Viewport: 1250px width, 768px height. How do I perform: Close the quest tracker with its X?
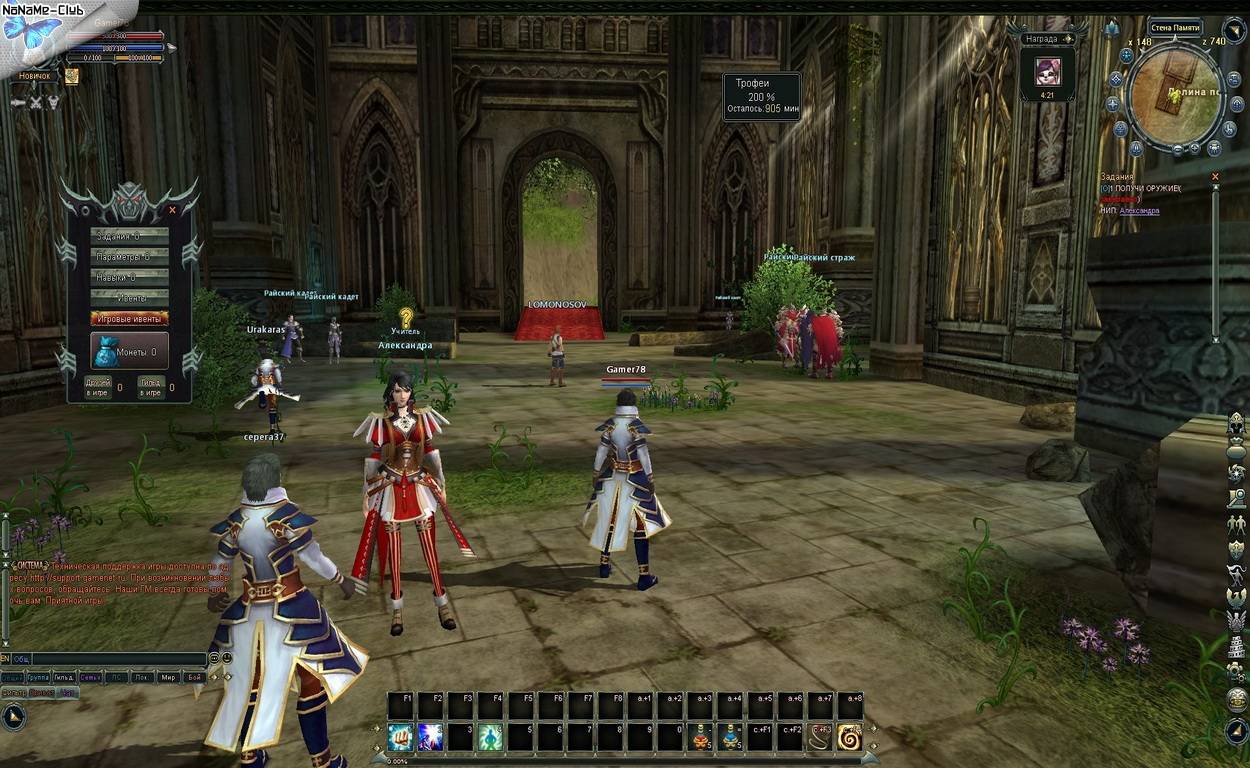1215,177
